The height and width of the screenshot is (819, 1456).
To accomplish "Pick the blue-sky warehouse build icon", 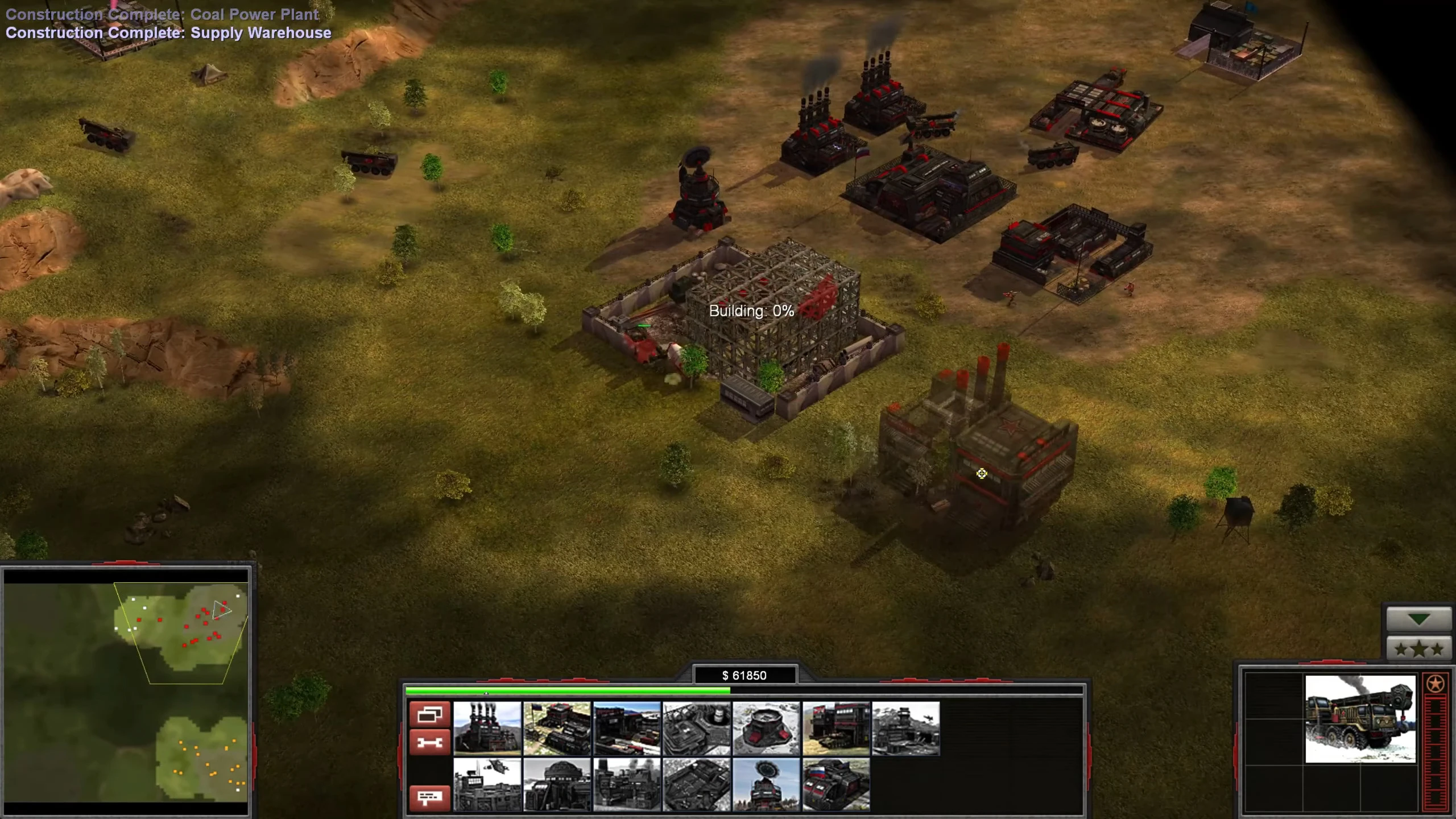I will click(627, 729).
